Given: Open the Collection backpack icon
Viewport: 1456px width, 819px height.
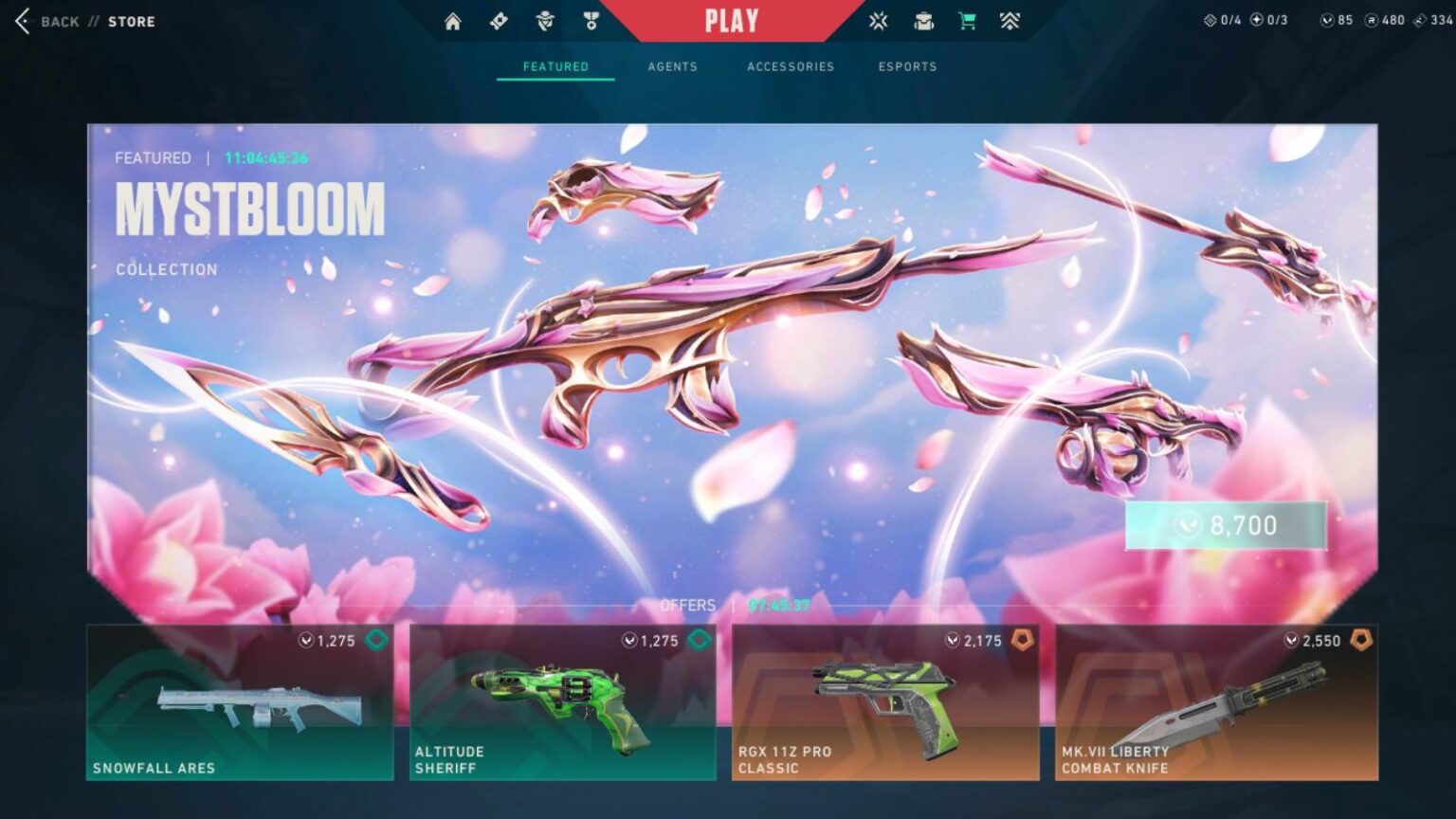Looking at the screenshot, I should tap(923, 19).
